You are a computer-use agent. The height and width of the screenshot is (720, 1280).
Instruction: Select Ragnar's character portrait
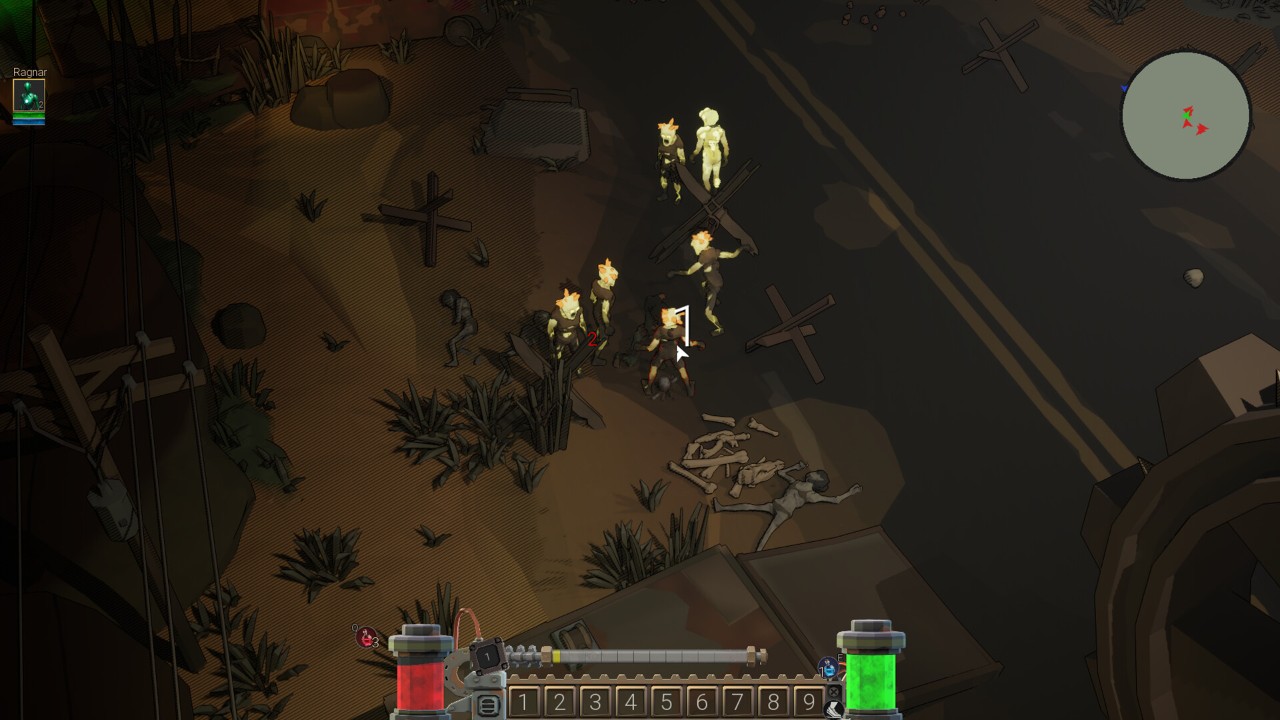pyautogui.click(x=28, y=96)
